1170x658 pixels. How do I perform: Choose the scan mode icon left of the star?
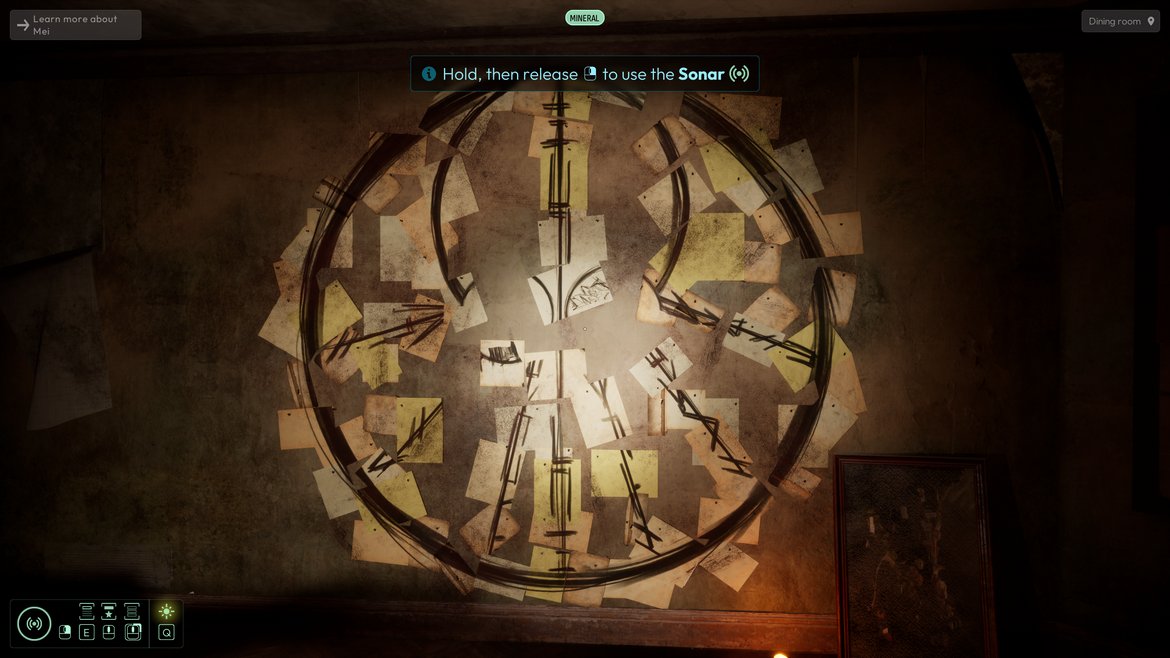pos(87,612)
